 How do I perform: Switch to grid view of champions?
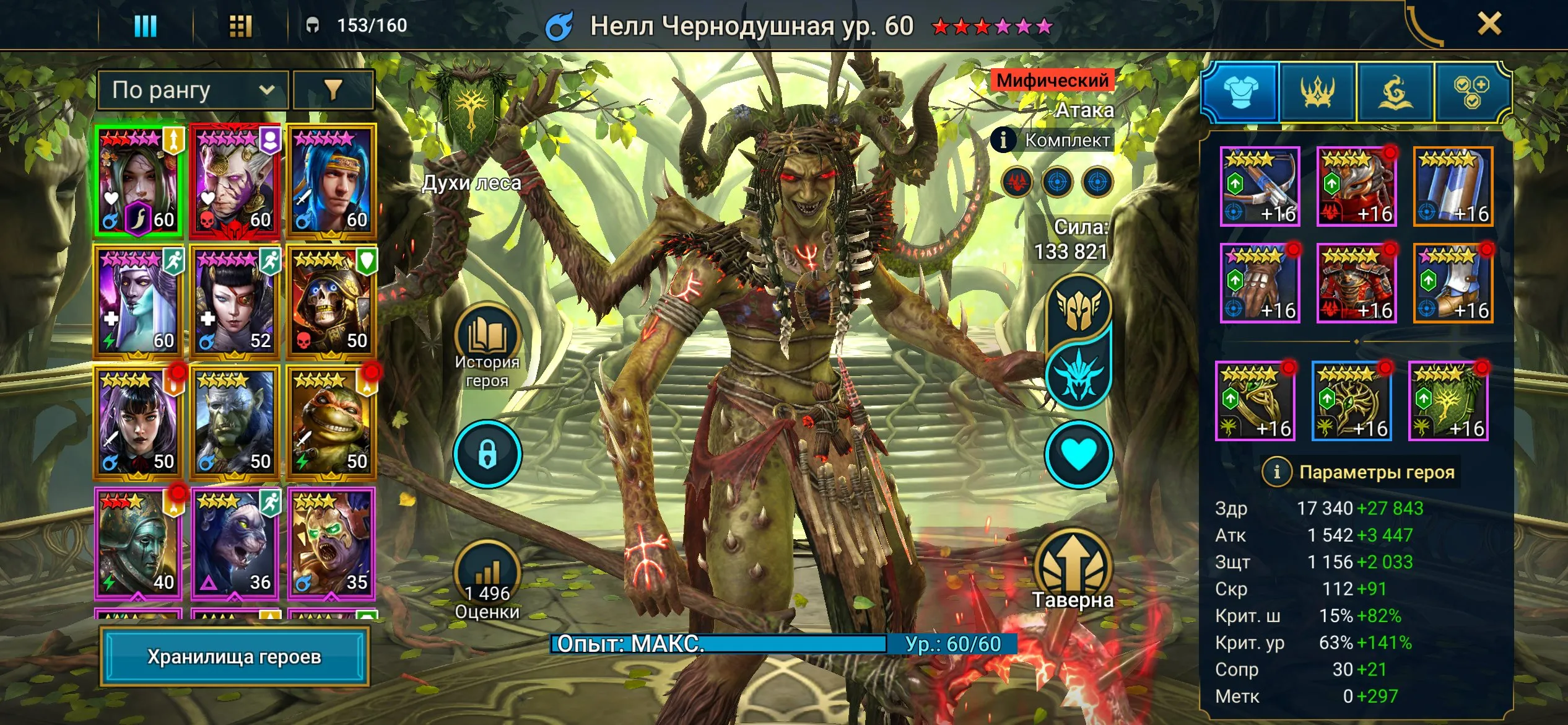242,25
